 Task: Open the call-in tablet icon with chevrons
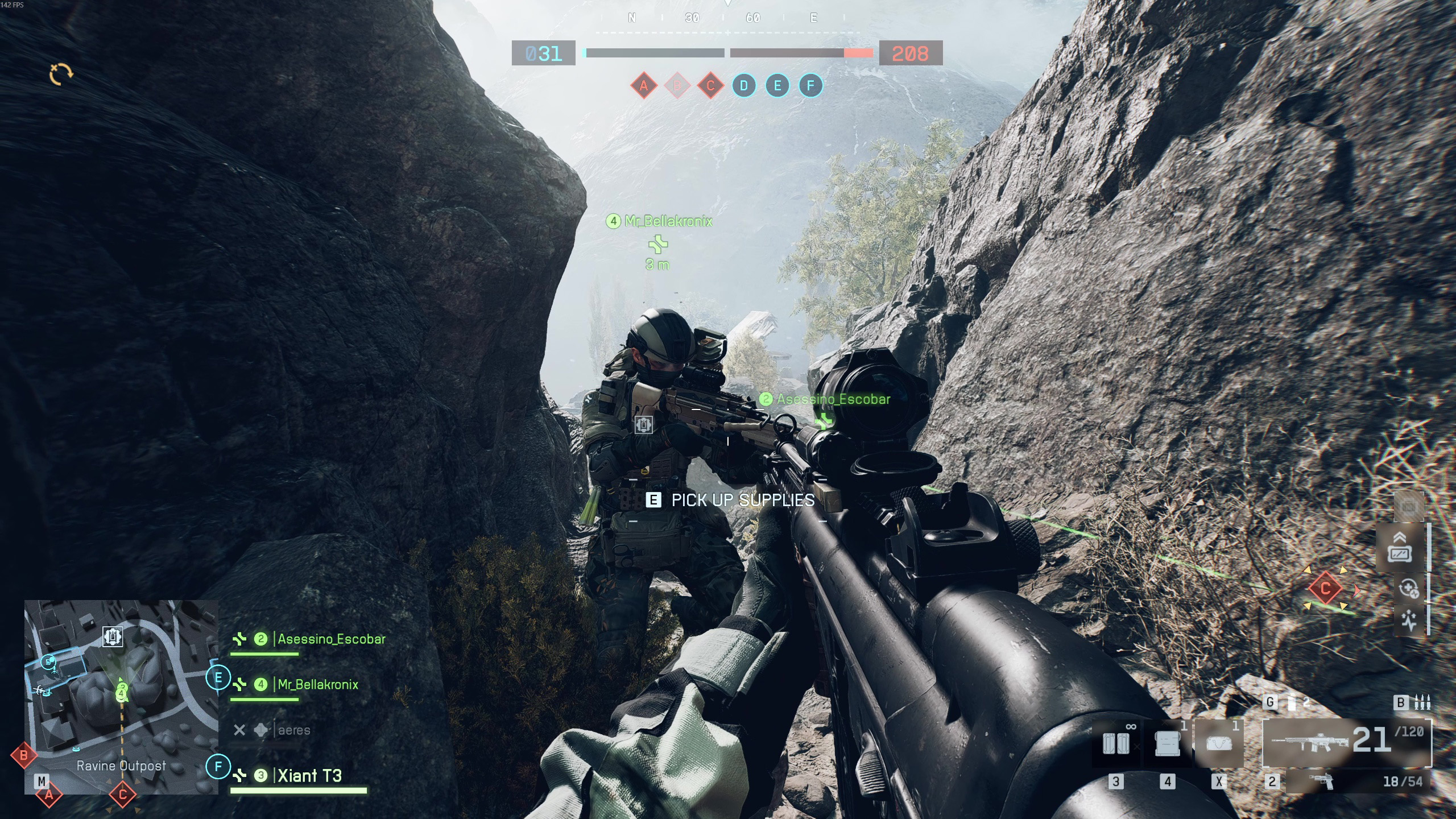pyautogui.click(x=1400, y=548)
